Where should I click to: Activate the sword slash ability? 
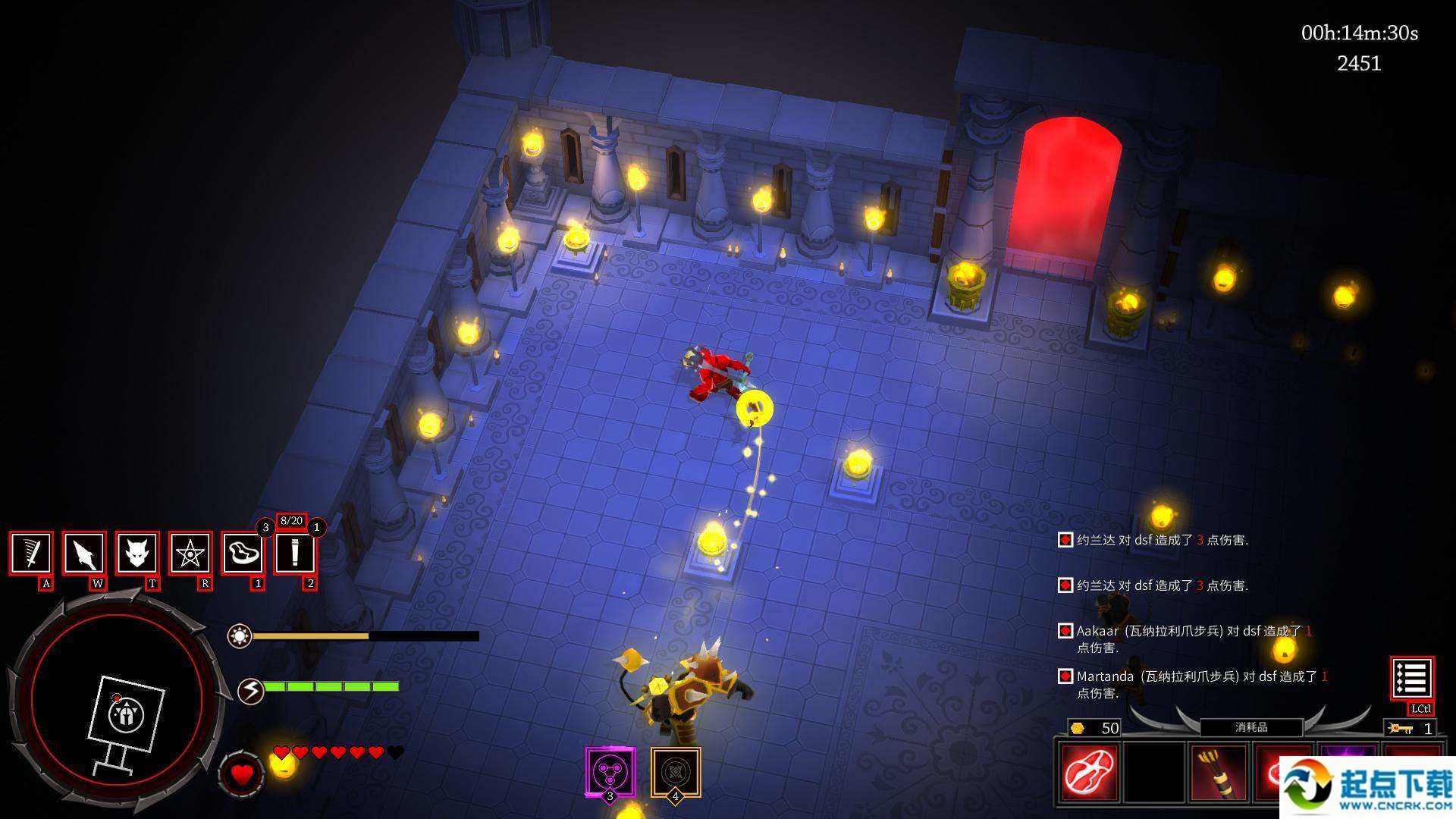click(x=31, y=553)
